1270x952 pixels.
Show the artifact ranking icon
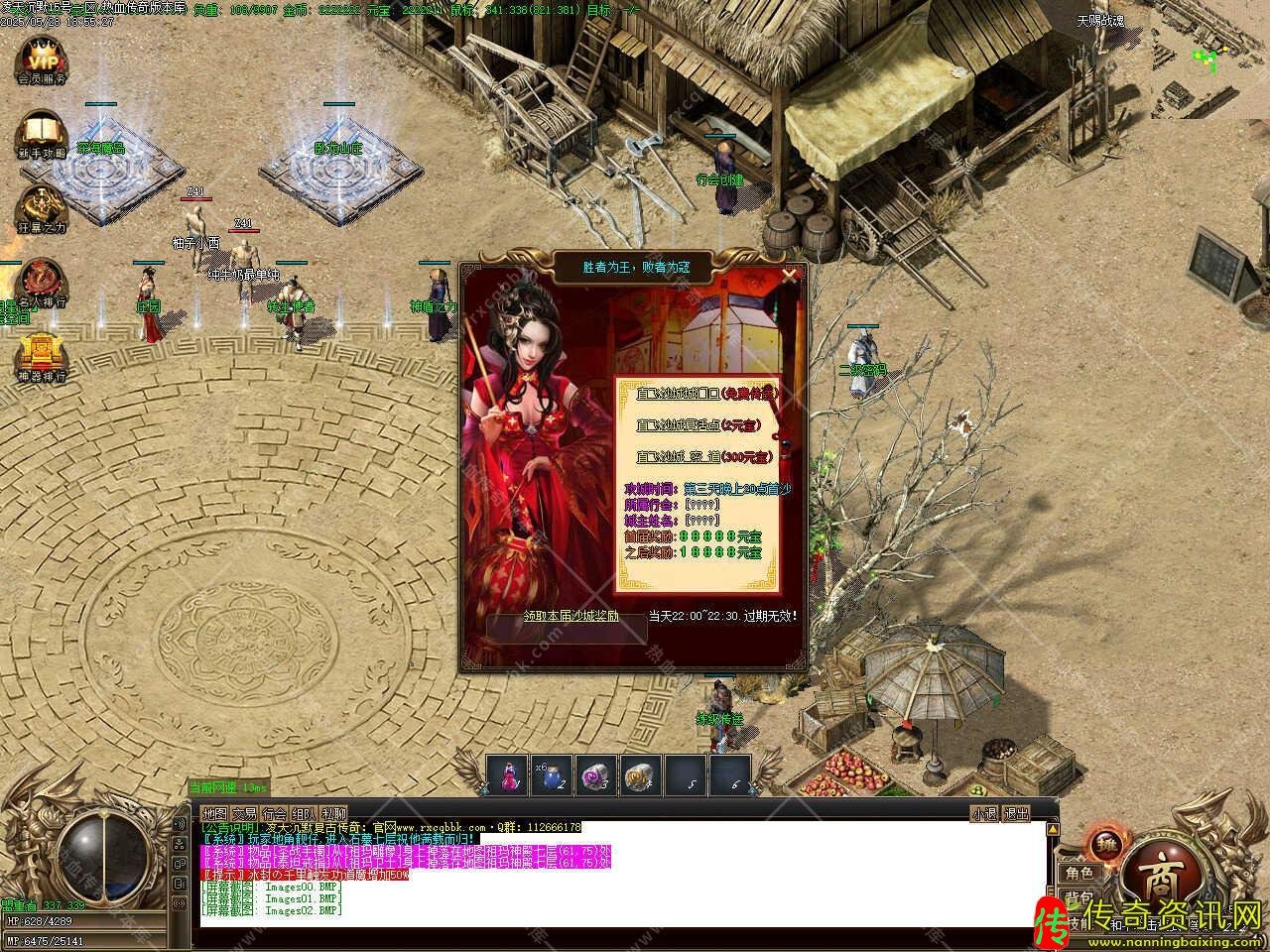tap(41, 357)
